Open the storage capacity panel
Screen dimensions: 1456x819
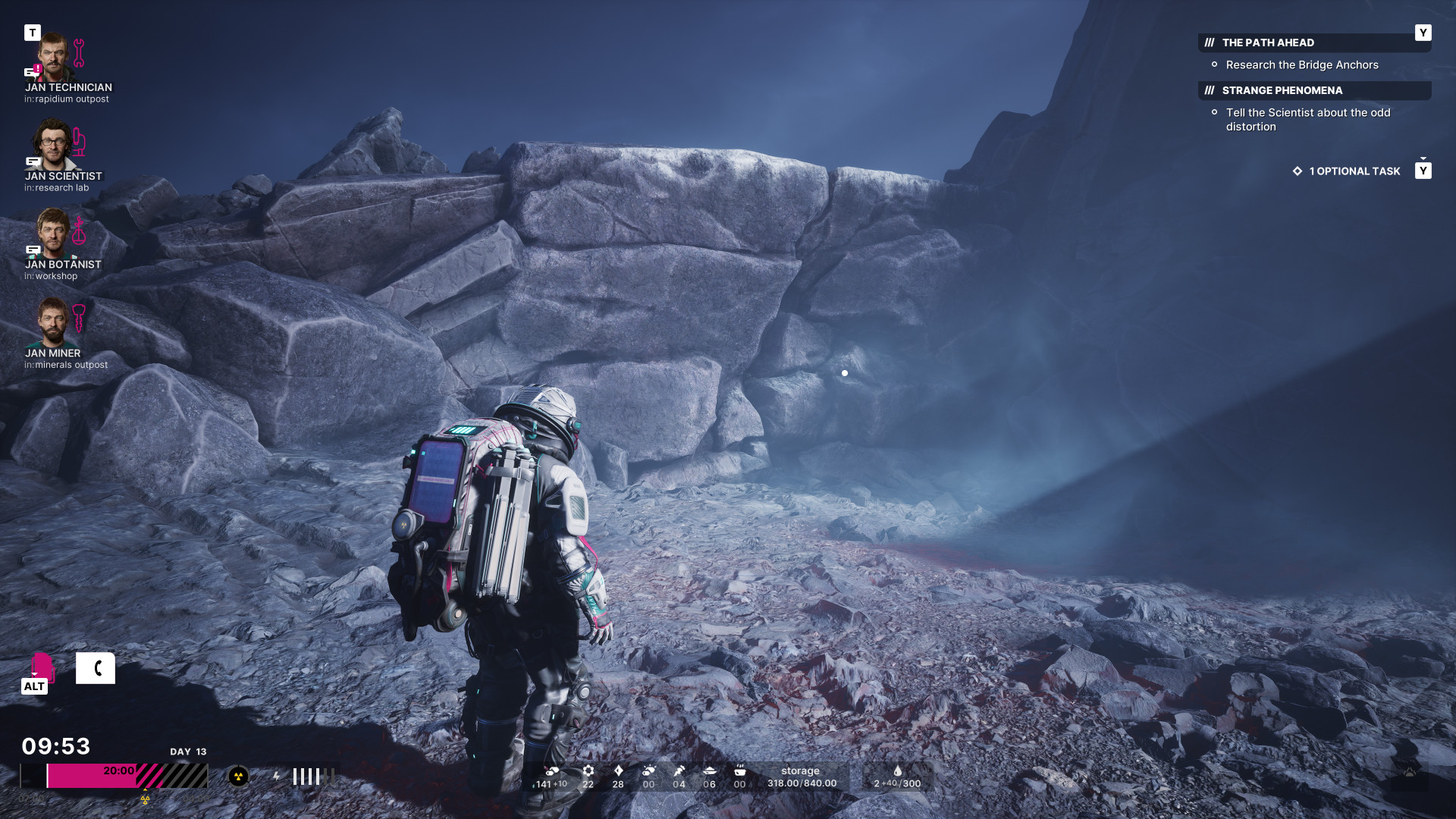(x=802, y=777)
